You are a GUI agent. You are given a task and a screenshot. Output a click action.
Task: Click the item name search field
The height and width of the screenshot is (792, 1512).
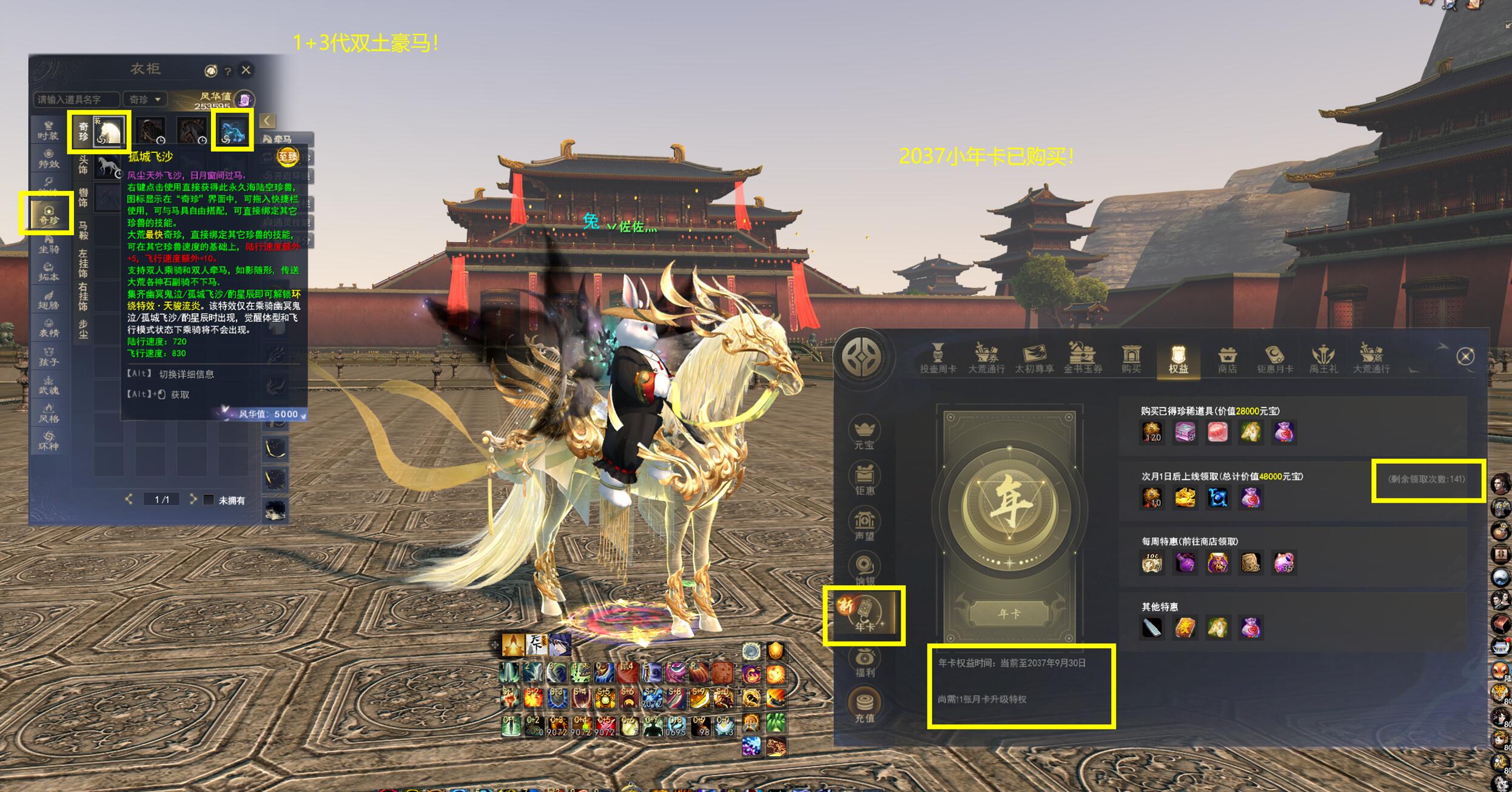(76, 99)
